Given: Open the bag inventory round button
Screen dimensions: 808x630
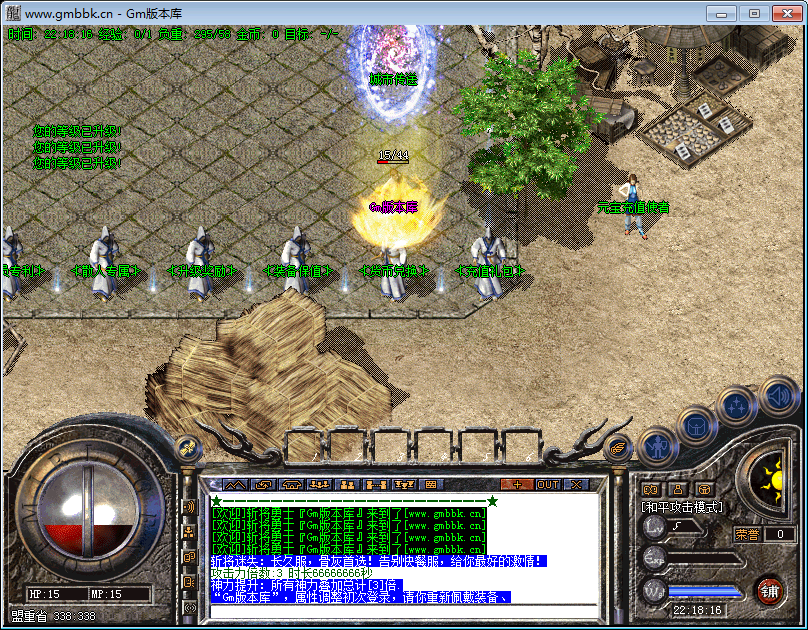Looking at the screenshot, I should pos(696,427).
